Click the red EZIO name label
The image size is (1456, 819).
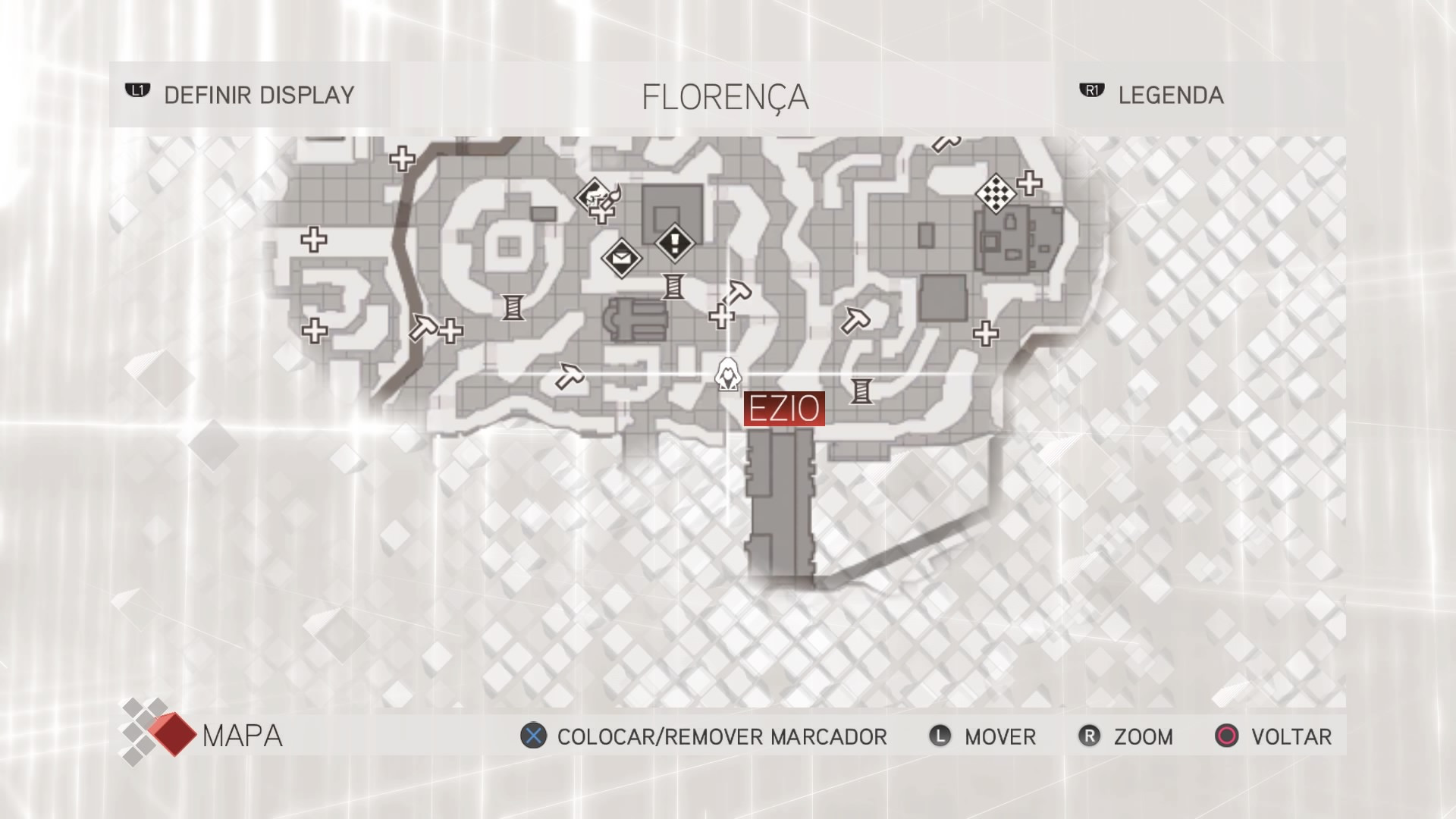(783, 408)
